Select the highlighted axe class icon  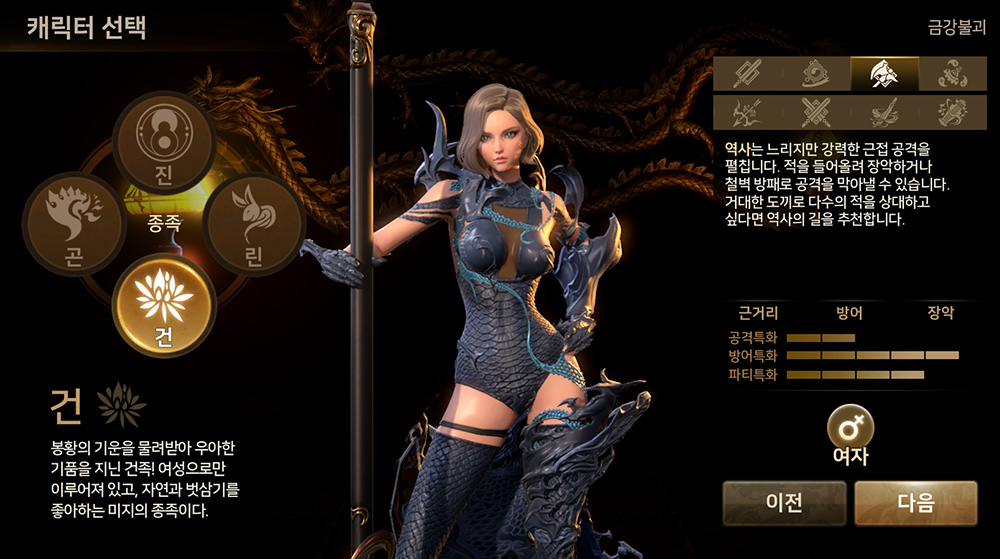pos(884,73)
